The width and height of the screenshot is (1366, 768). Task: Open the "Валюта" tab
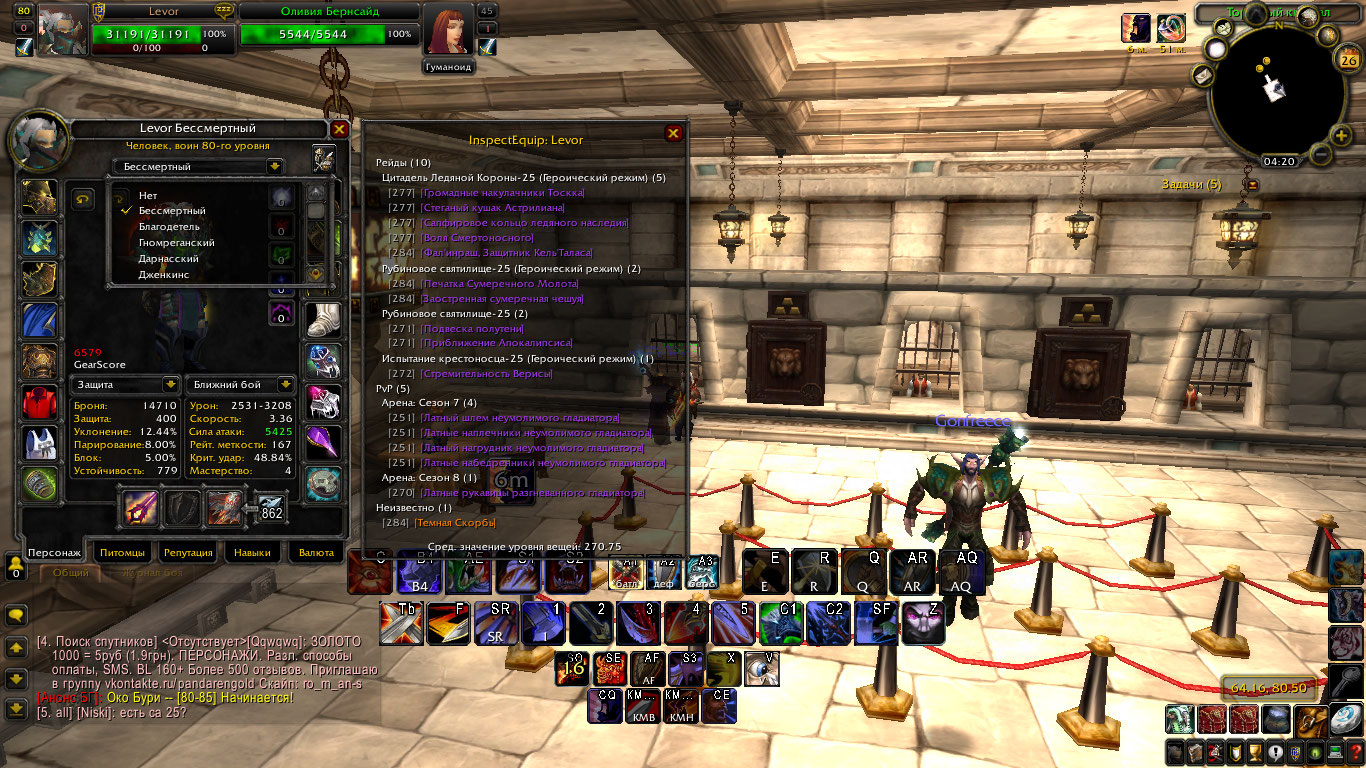tap(316, 552)
